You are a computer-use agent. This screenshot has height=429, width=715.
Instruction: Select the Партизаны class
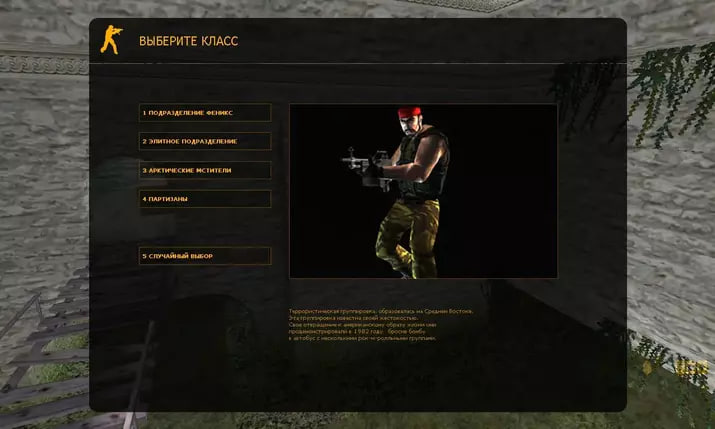205,199
